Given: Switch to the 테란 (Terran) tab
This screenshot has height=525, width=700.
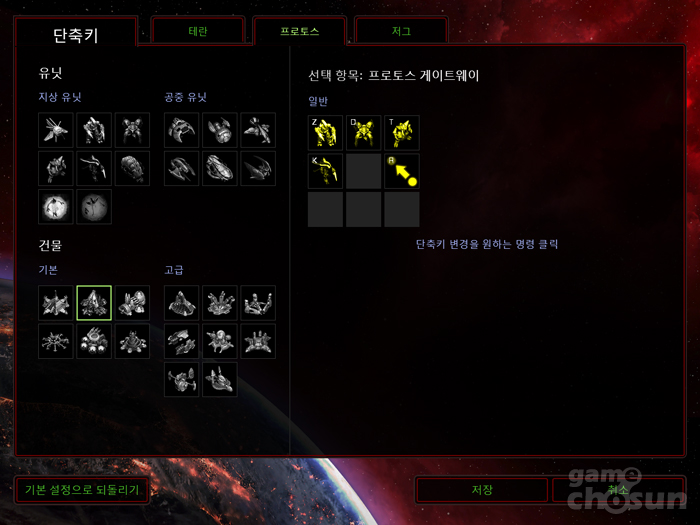Looking at the screenshot, I should (x=198, y=31).
